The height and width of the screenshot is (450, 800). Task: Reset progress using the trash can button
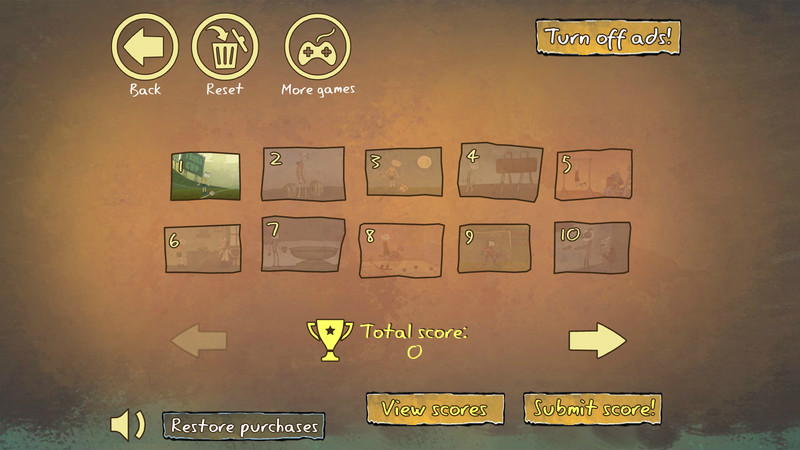pyautogui.click(x=225, y=45)
